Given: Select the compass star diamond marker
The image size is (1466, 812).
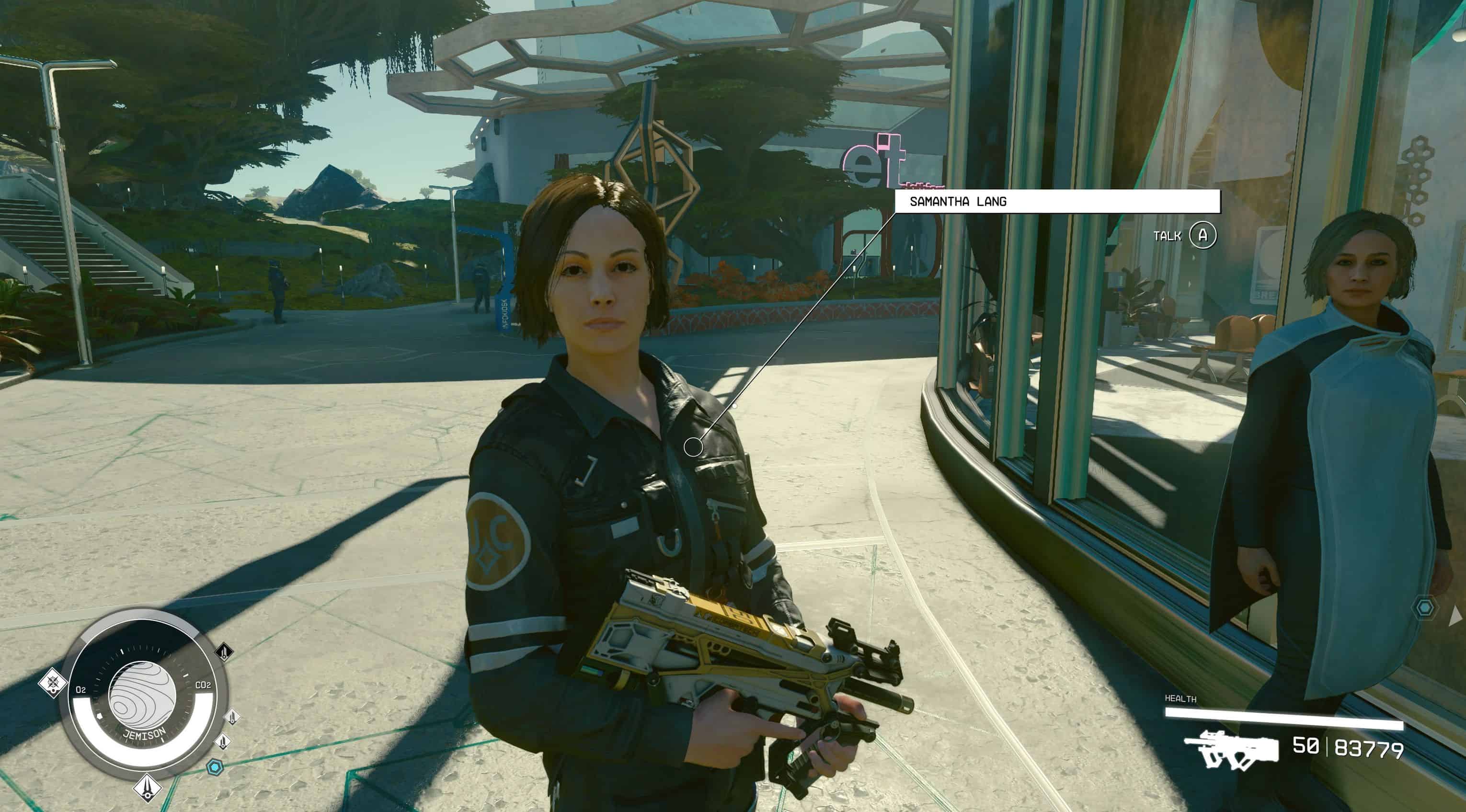Looking at the screenshot, I should pos(53,682).
